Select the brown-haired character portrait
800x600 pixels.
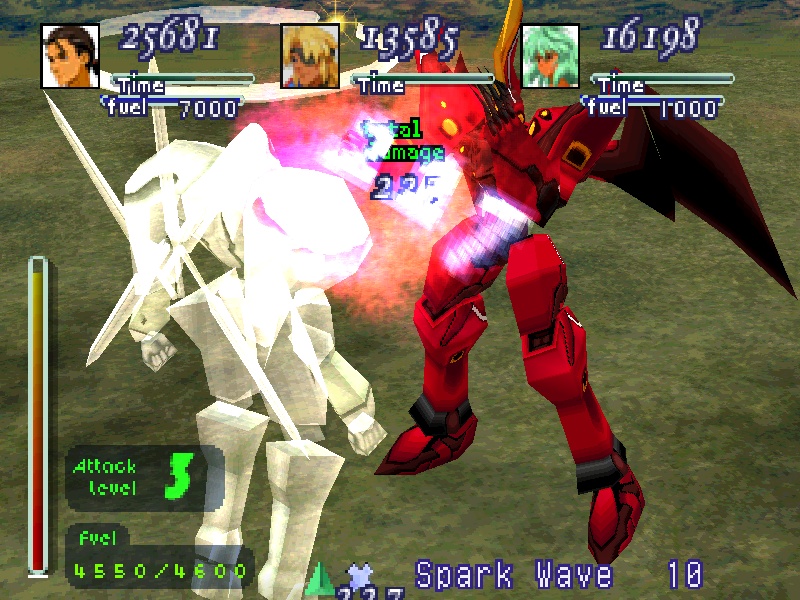click(71, 56)
